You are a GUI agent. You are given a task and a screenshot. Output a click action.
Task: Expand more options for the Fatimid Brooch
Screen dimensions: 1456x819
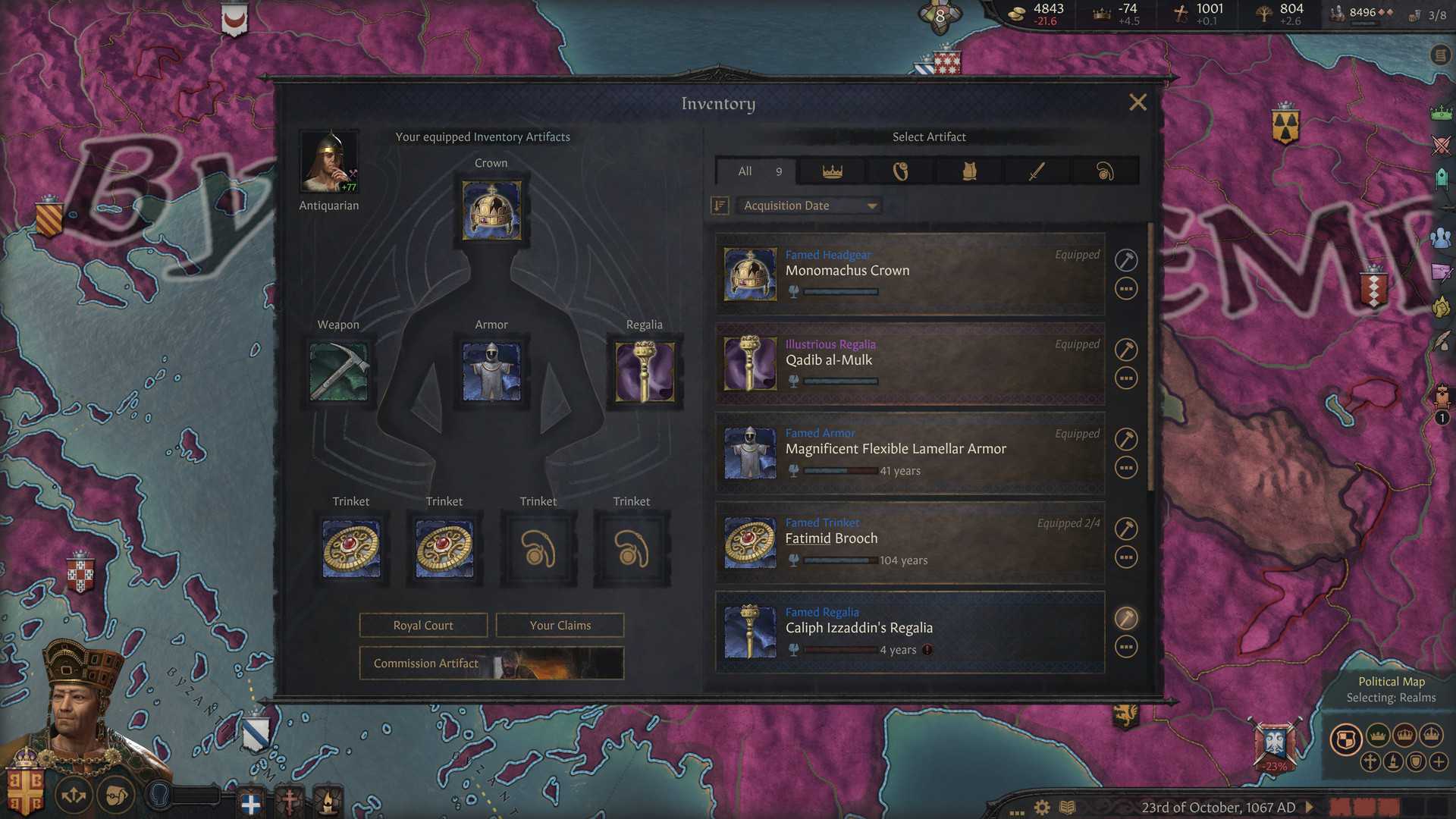[x=1126, y=557]
